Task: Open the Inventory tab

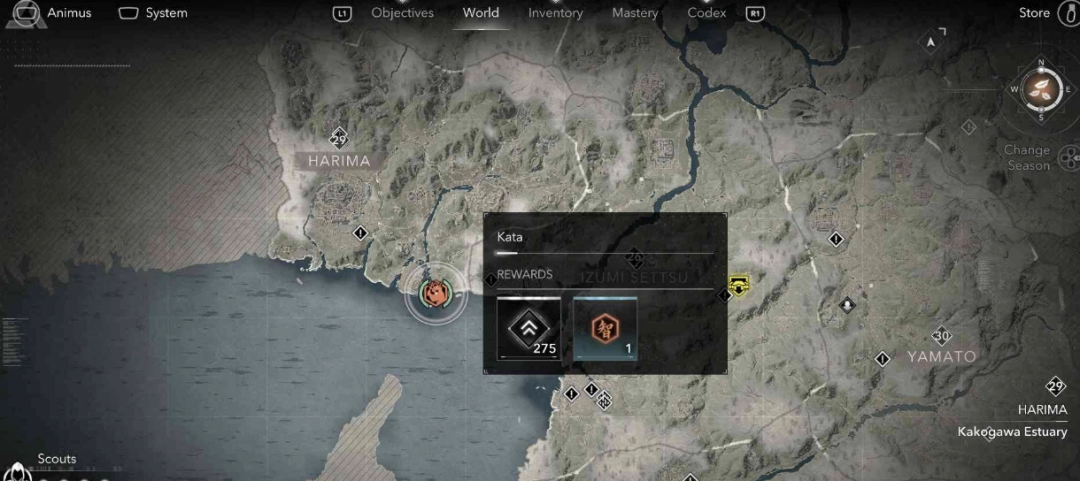Action: click(555, 13)
